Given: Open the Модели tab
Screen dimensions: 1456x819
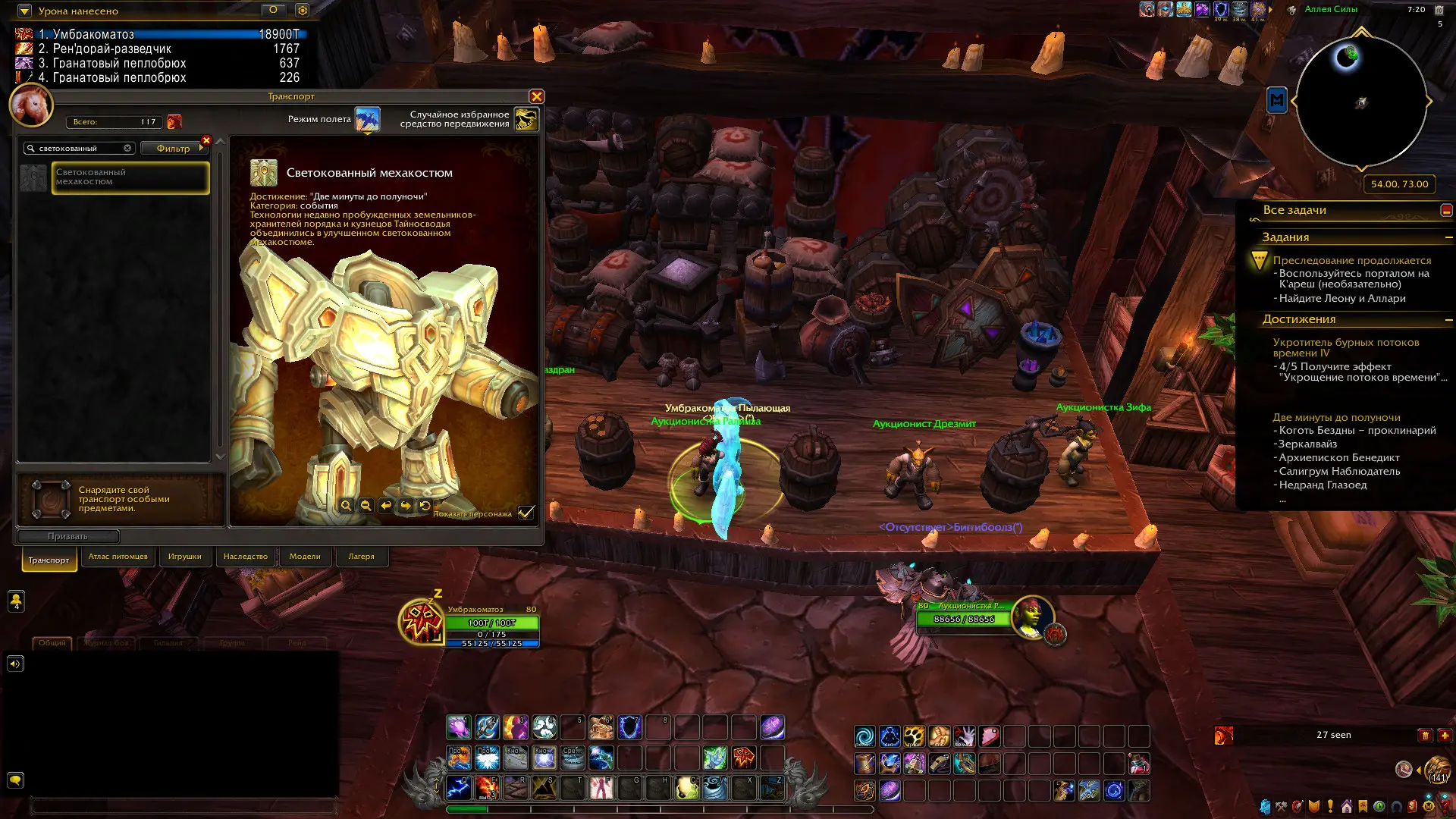Looking at the screenshot, I should click(x=305, y=557).
